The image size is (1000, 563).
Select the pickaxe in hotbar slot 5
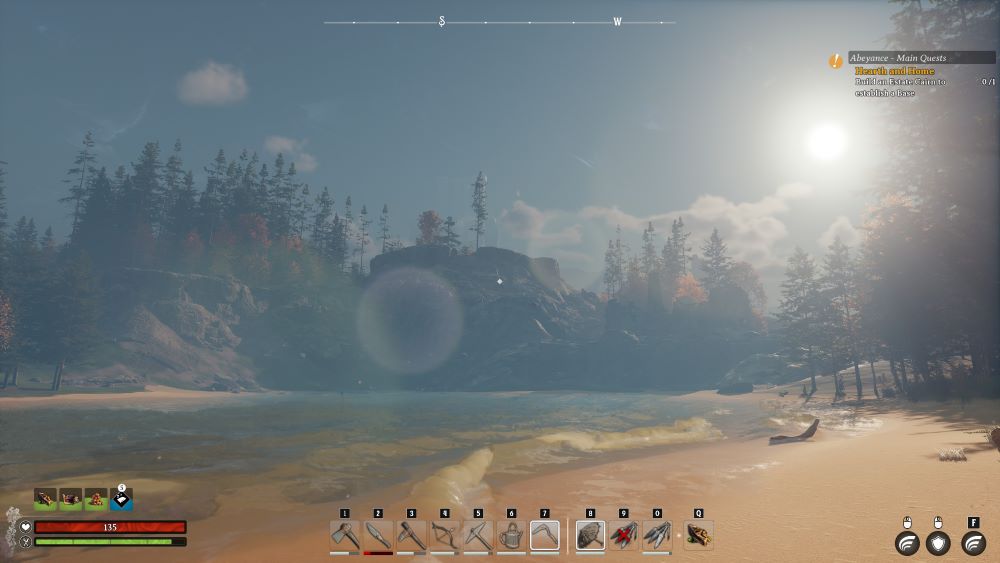tap(478, 535)
